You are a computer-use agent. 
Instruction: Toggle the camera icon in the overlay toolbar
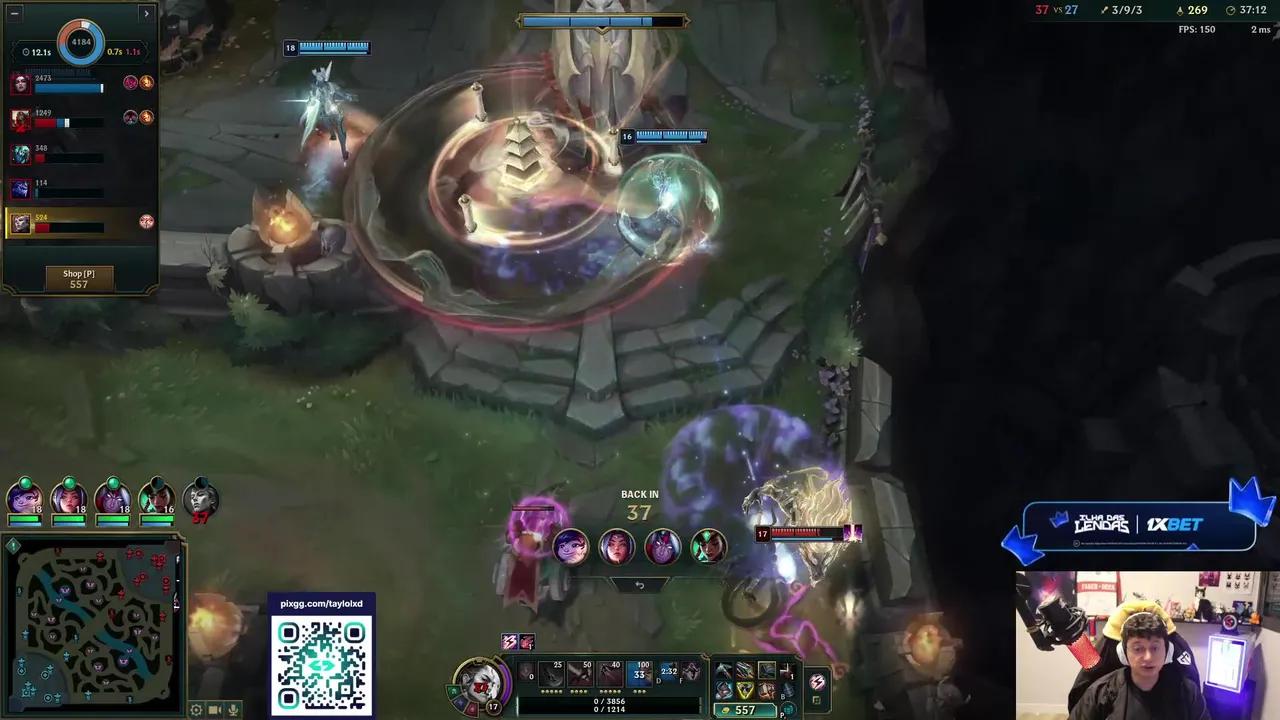[x=215, y=710]
